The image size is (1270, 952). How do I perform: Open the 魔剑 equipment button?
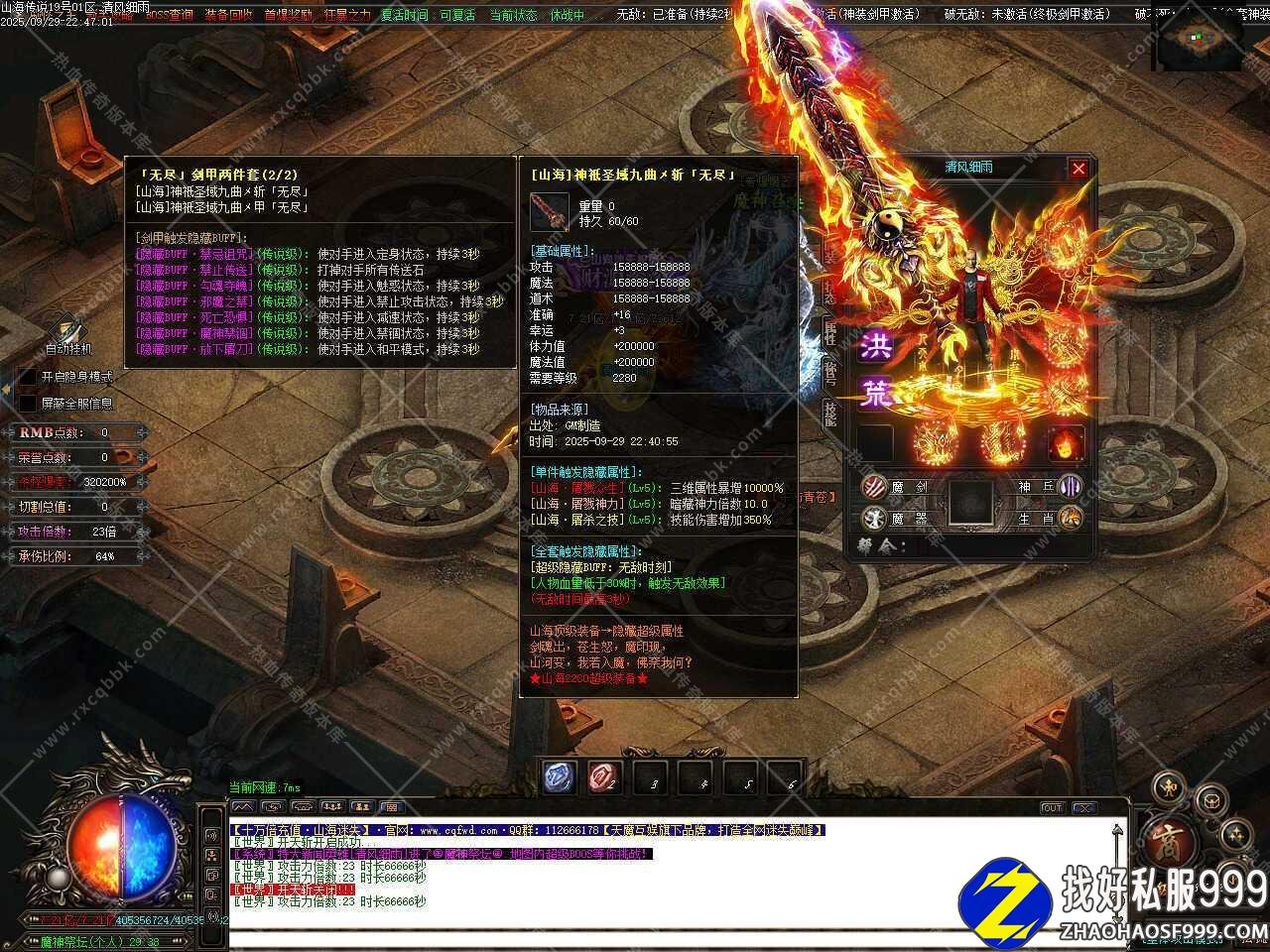(x=875, y=487)
